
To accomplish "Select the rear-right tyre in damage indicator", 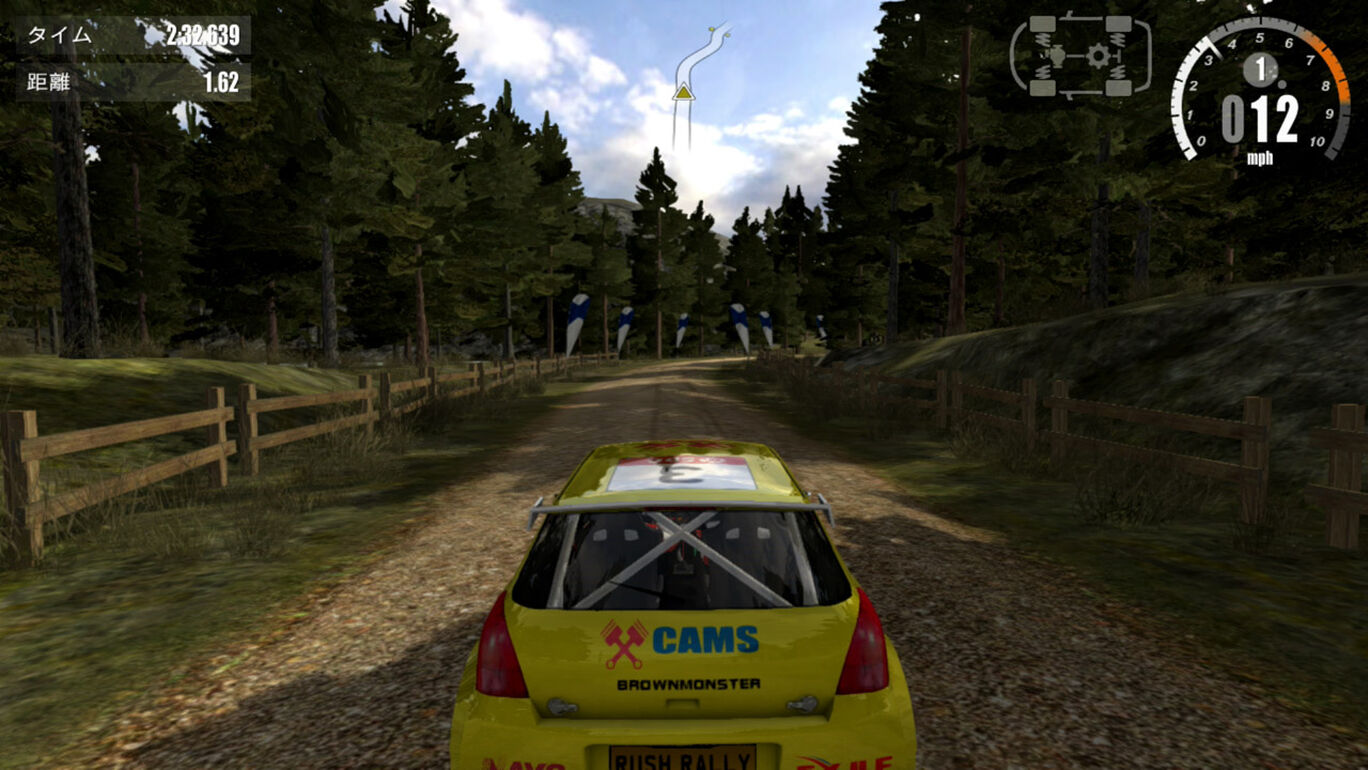I will coord(1119,88).
